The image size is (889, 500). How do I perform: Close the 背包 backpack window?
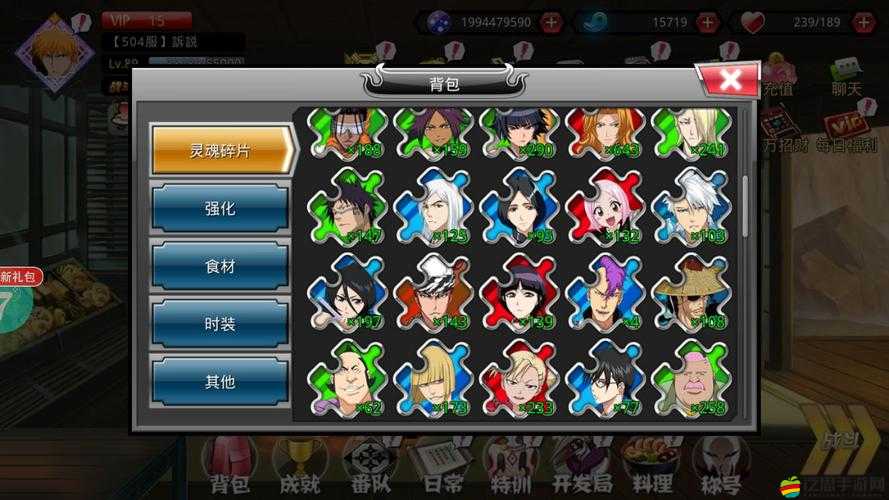tap(729, 80)
